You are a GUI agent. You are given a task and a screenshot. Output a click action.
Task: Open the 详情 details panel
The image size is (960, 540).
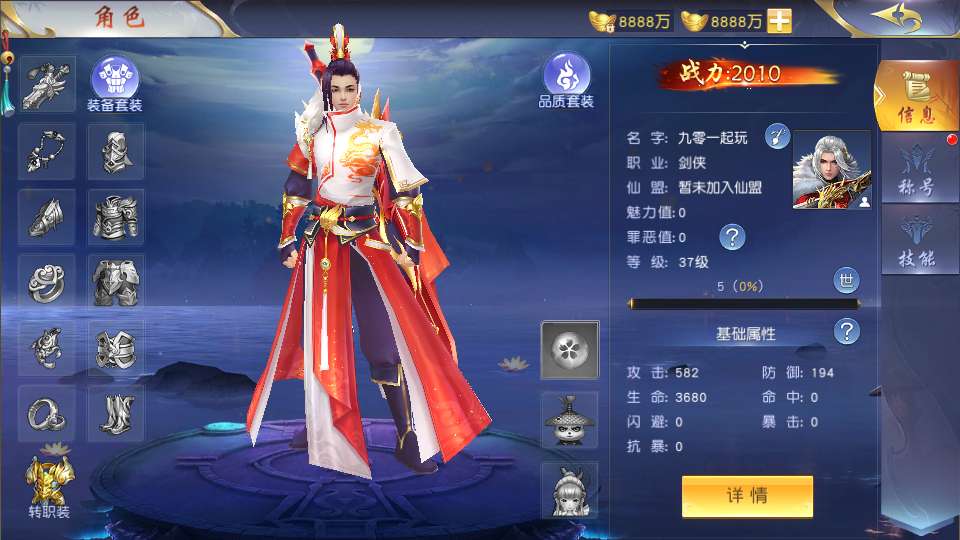pyautogui.click(x=747, y=496)
